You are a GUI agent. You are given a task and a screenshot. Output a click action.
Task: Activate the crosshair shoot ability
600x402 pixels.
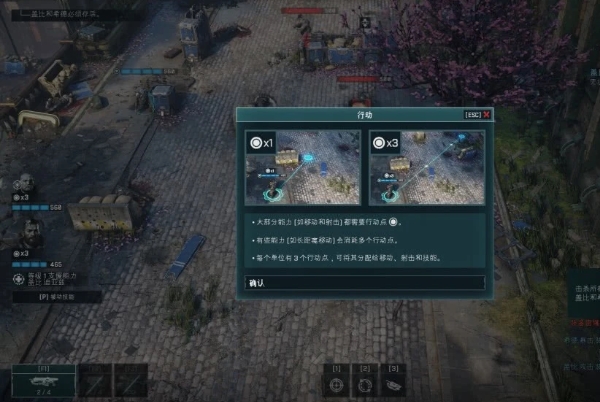click(337, 385)
